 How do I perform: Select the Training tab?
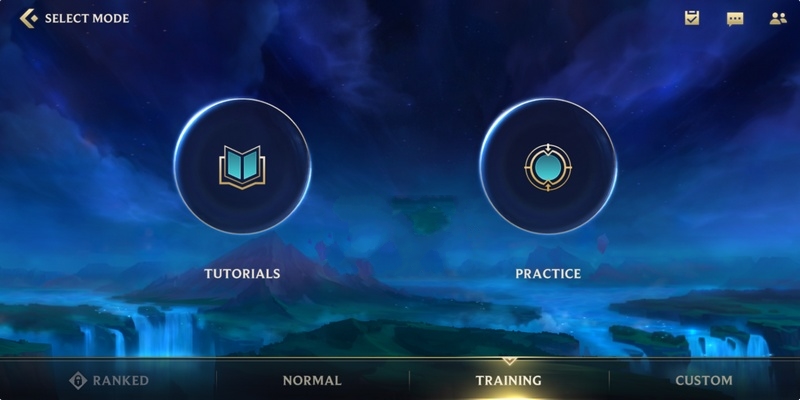tap(509, 380)
